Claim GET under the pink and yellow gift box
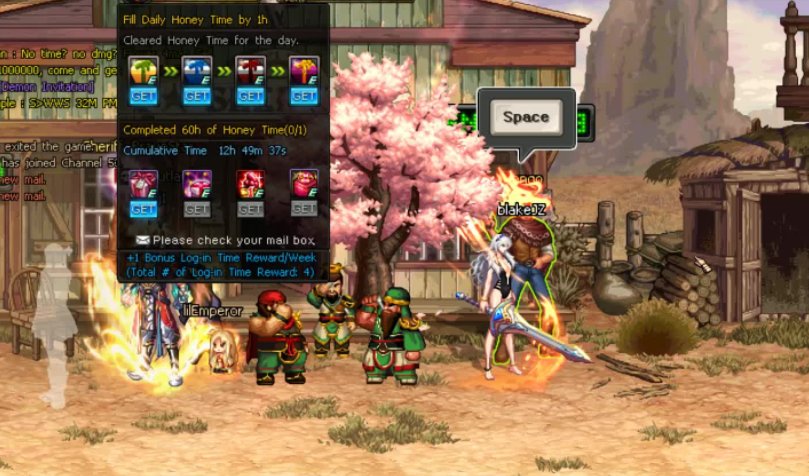809x476 pixels. coord(304,97)
